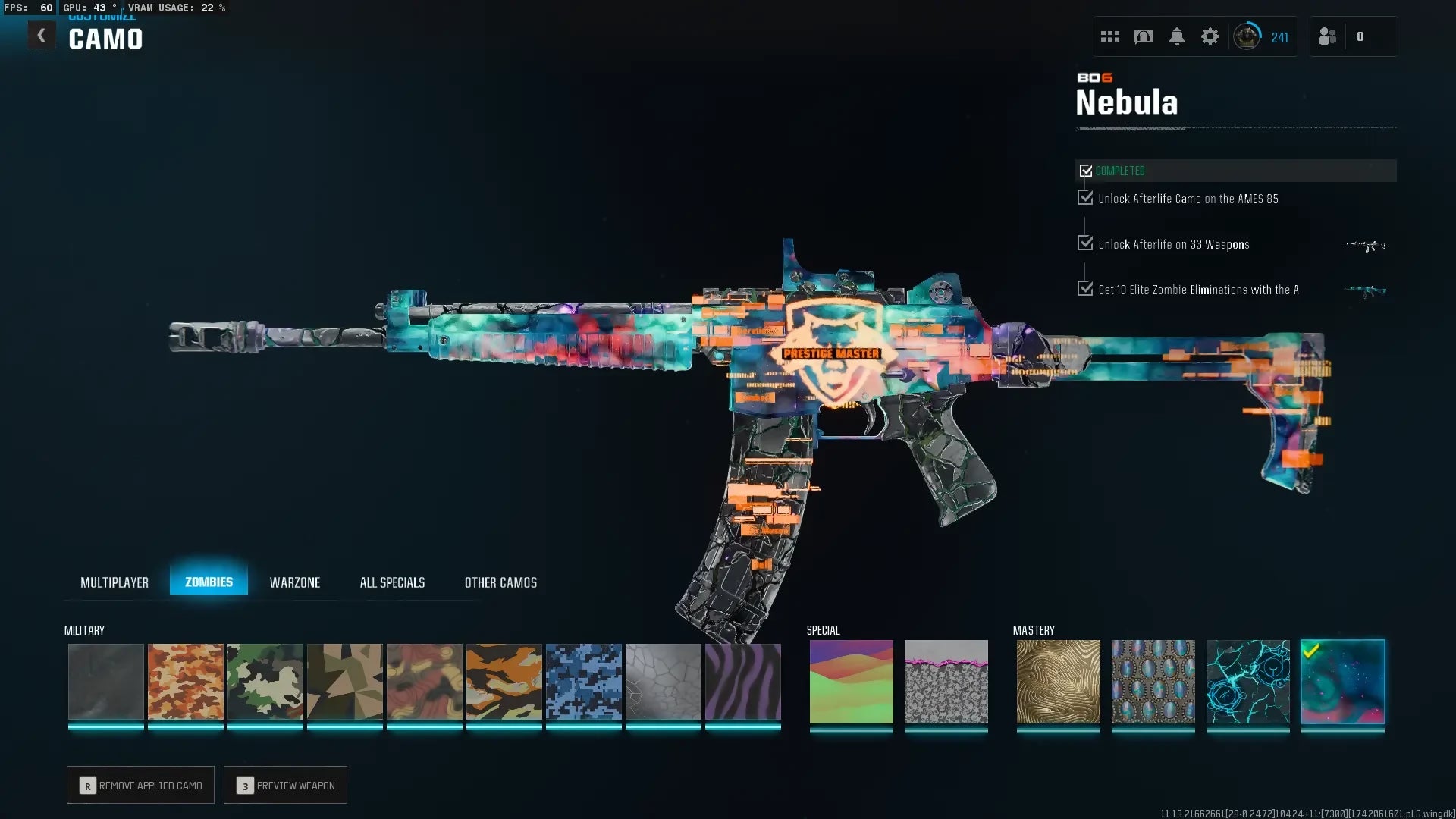Open the grid menu icon
1456x819 pixels.
(x=1110, y=36)
